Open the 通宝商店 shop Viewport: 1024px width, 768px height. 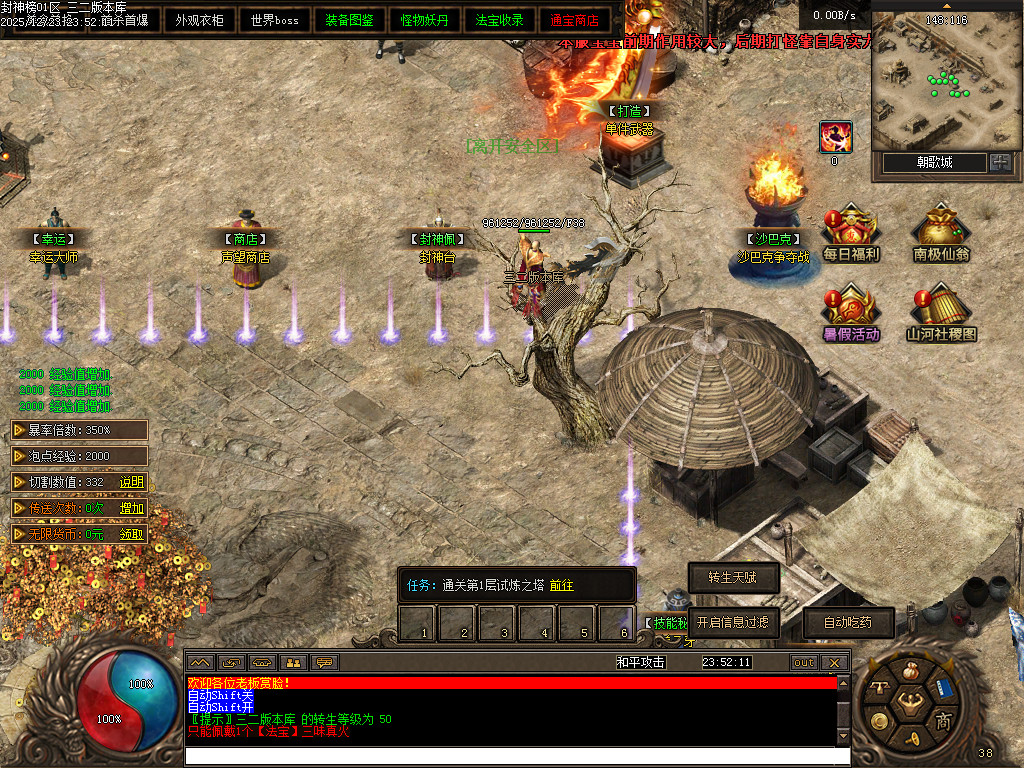pos(574,20)
